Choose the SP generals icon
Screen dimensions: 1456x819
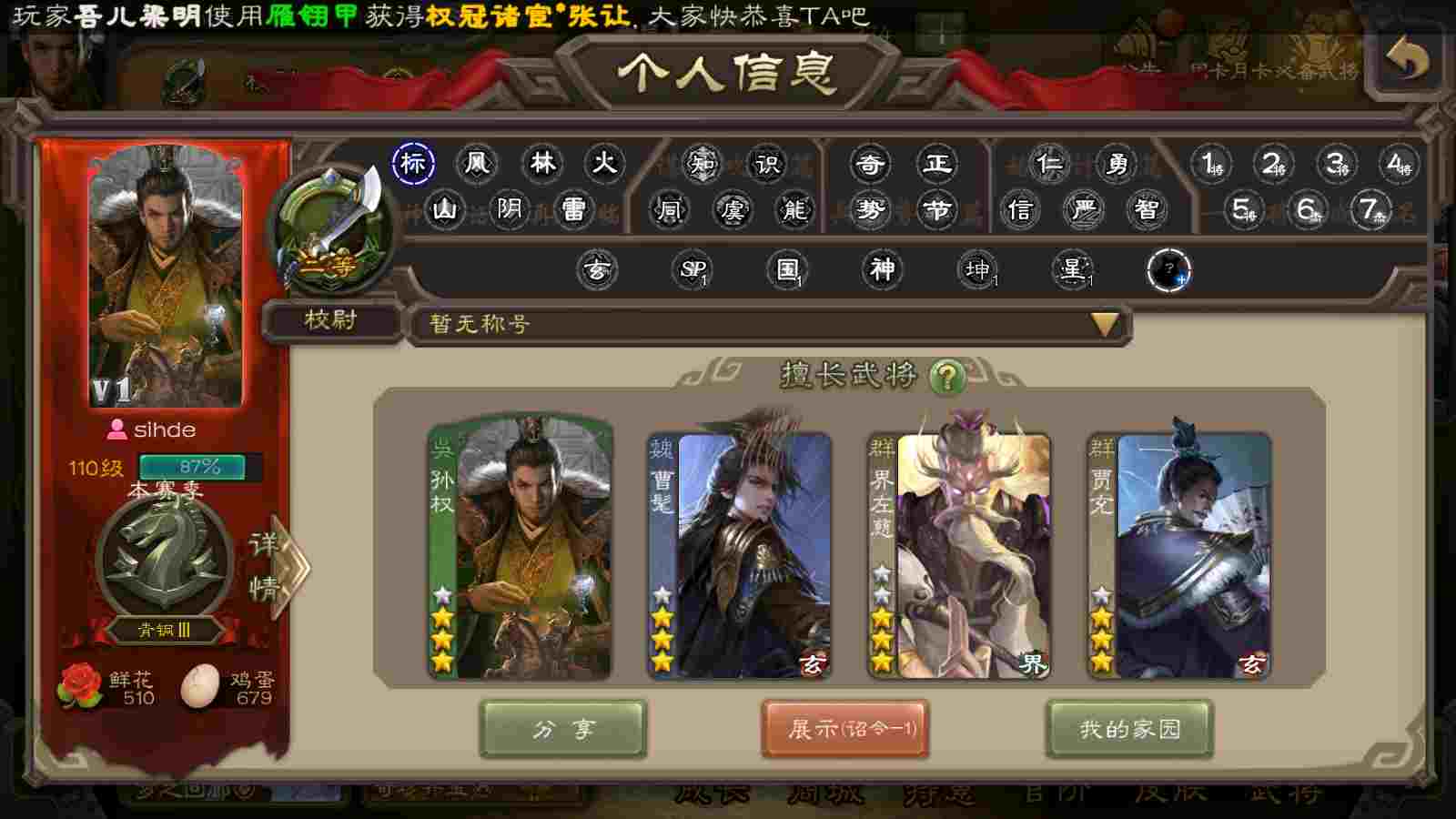click(x=693, y=269)
